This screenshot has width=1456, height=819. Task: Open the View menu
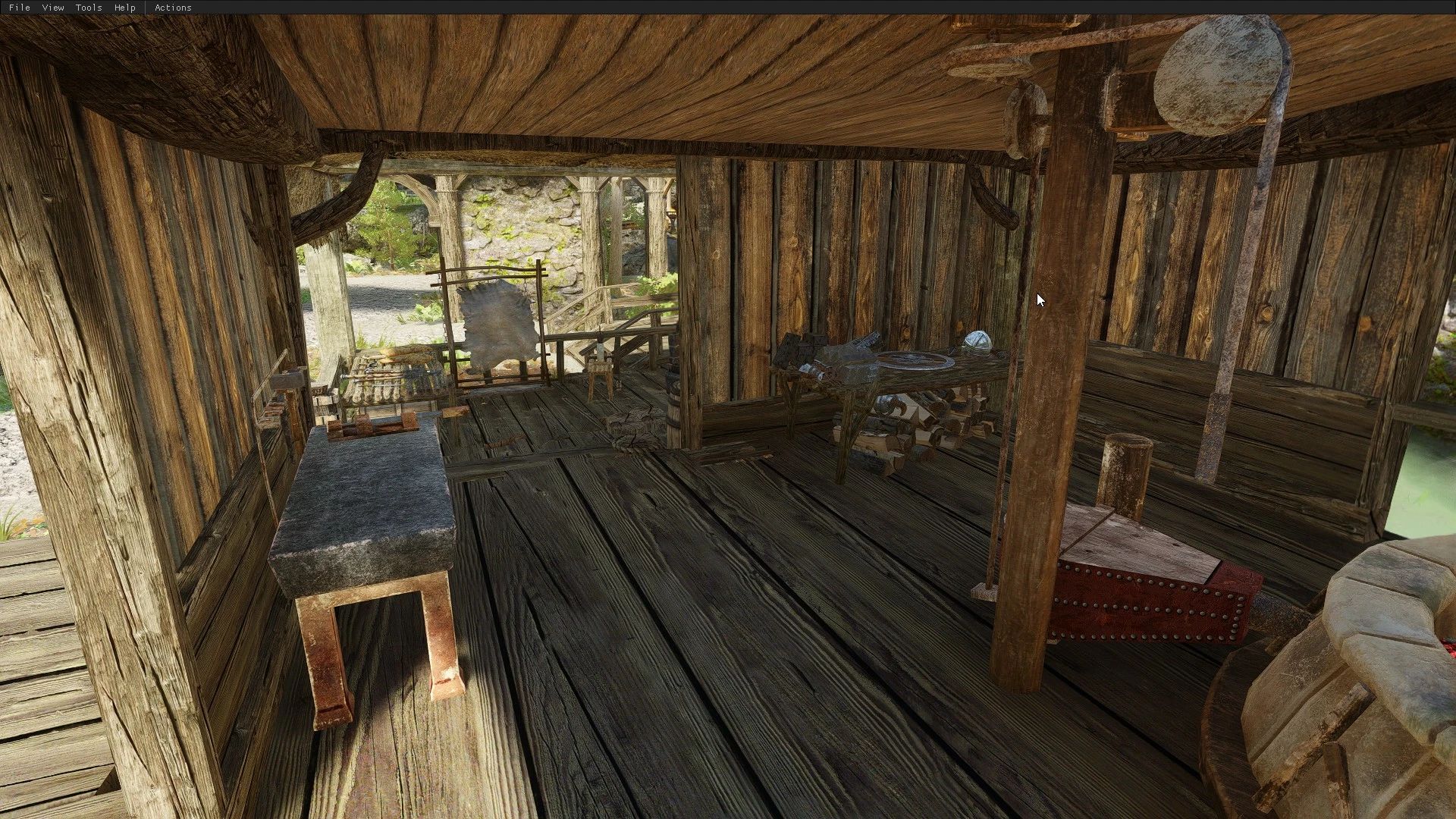tap(52, 7)
